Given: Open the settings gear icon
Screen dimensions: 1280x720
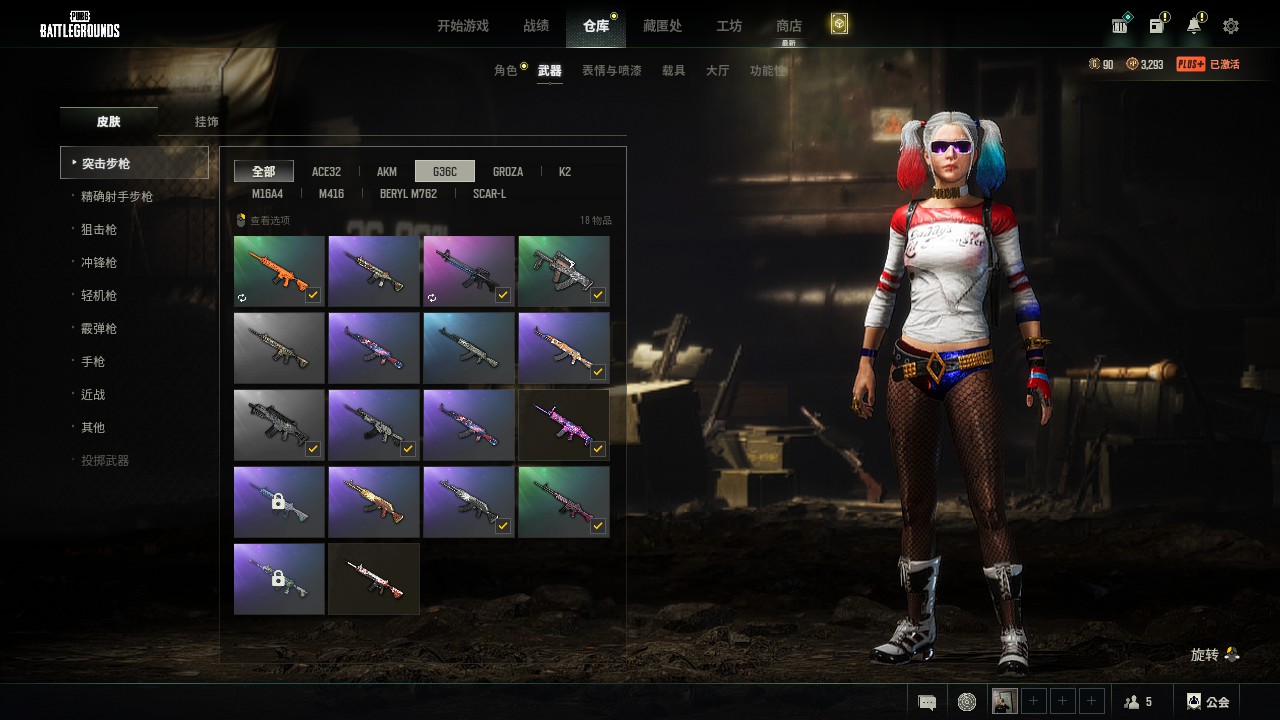Looking at the screenshot, I should click(1231, 26).
